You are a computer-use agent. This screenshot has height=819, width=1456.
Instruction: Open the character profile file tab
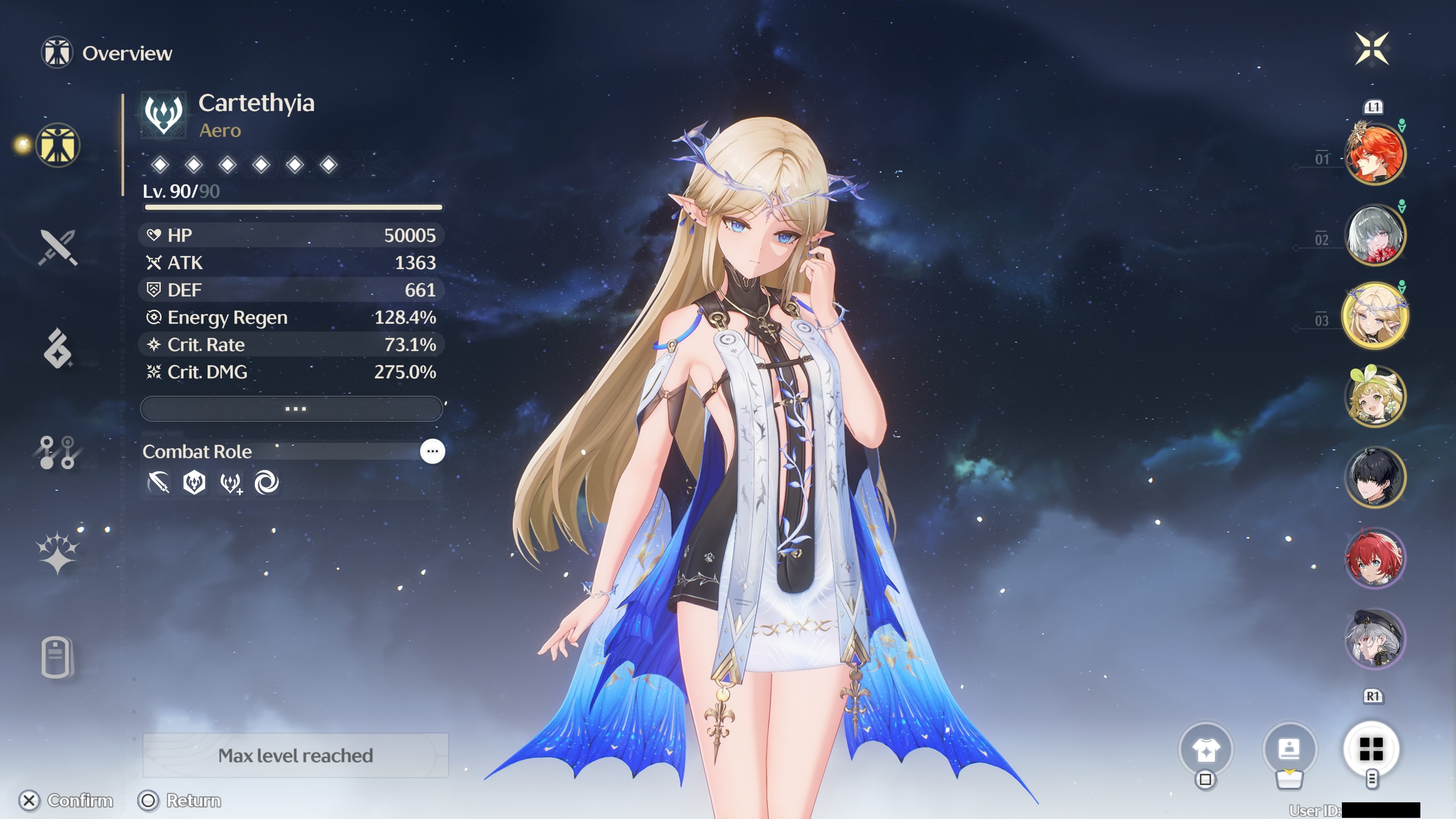click(58, 657)
